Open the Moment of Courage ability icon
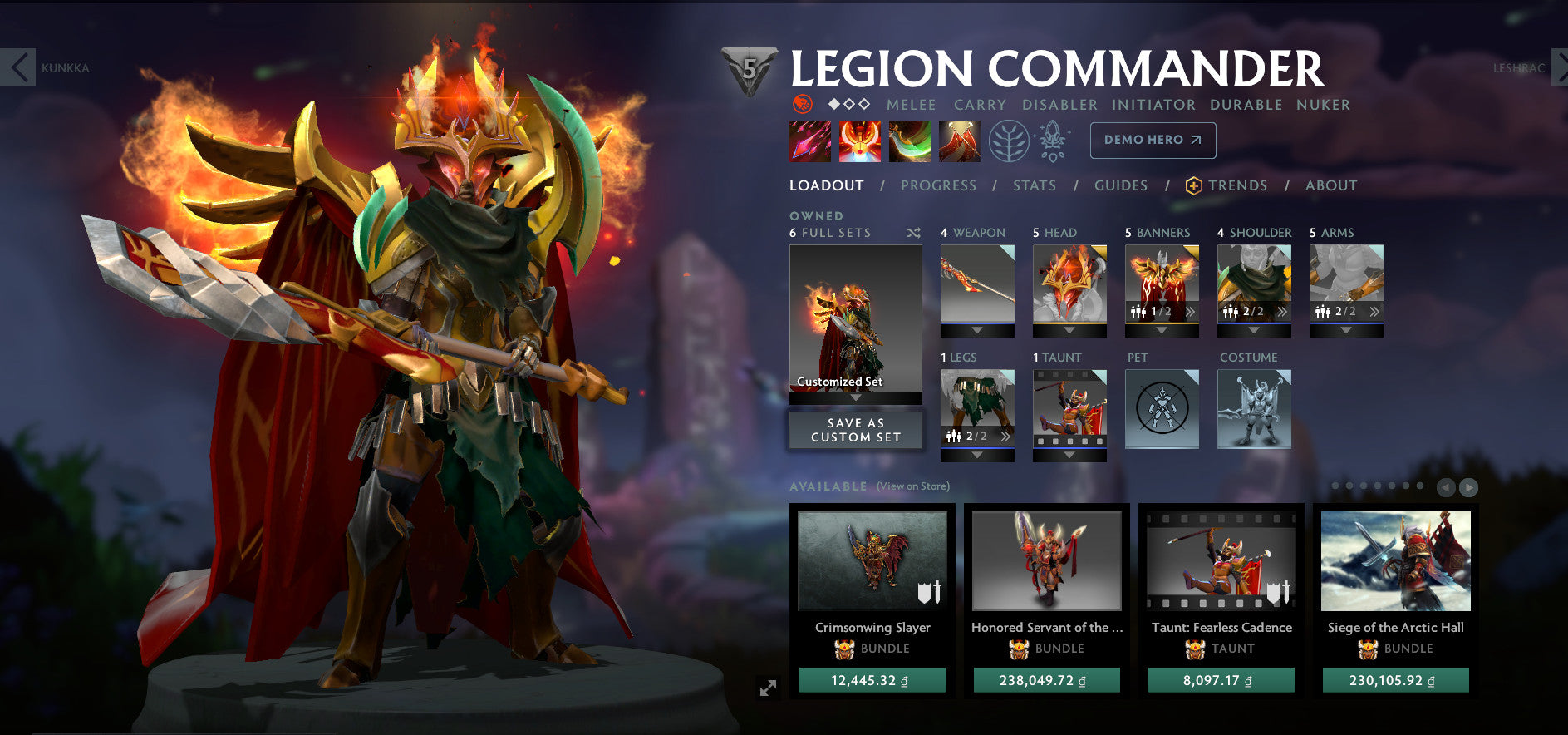This screenshot has height=735, width=1568. (908, 140)
